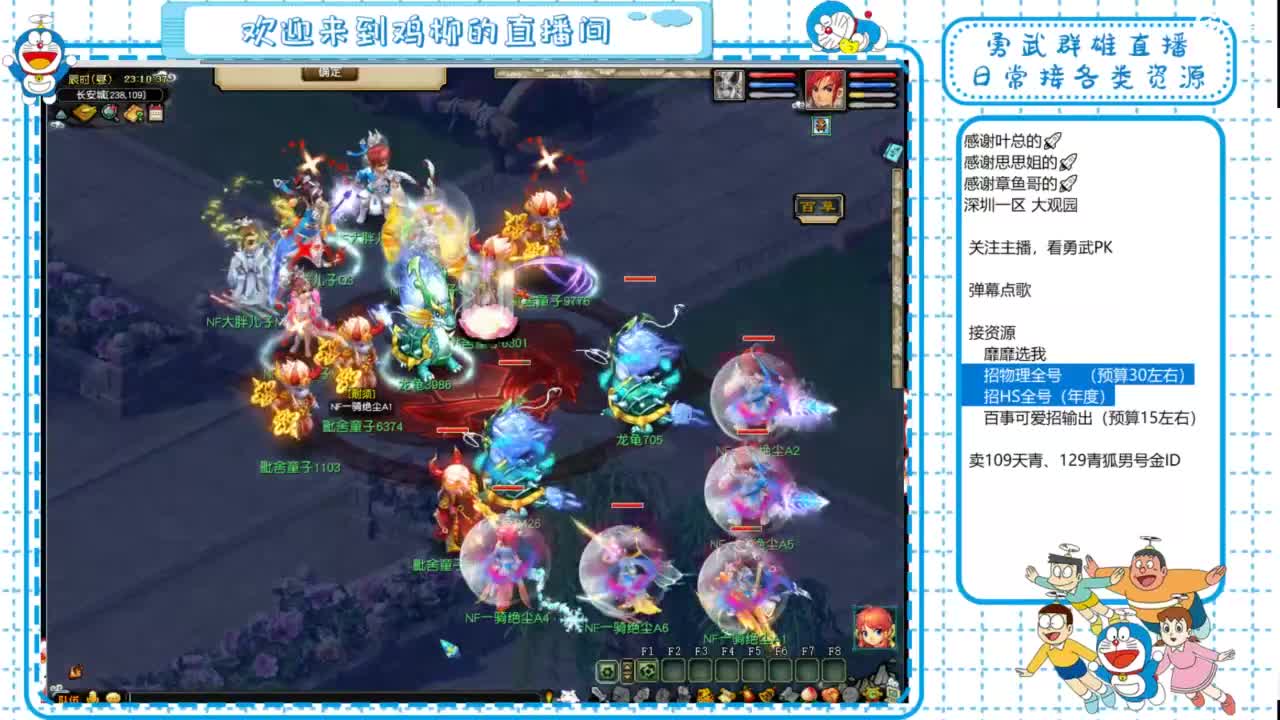
Task: Collapse the down arrow of the hotkey stepper
Action: [x=626, y=677]
